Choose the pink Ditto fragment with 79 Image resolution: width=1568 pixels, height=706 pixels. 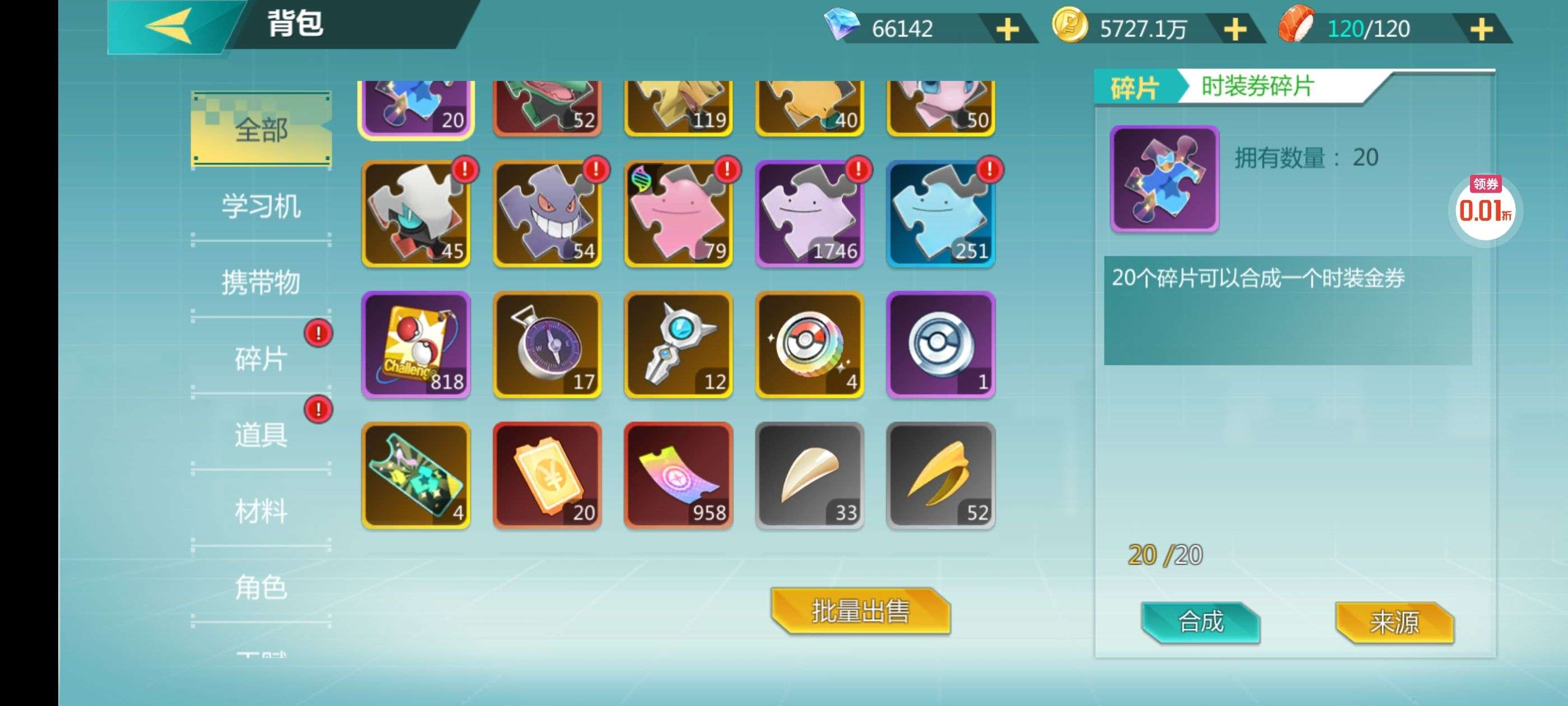pos(679,214)
